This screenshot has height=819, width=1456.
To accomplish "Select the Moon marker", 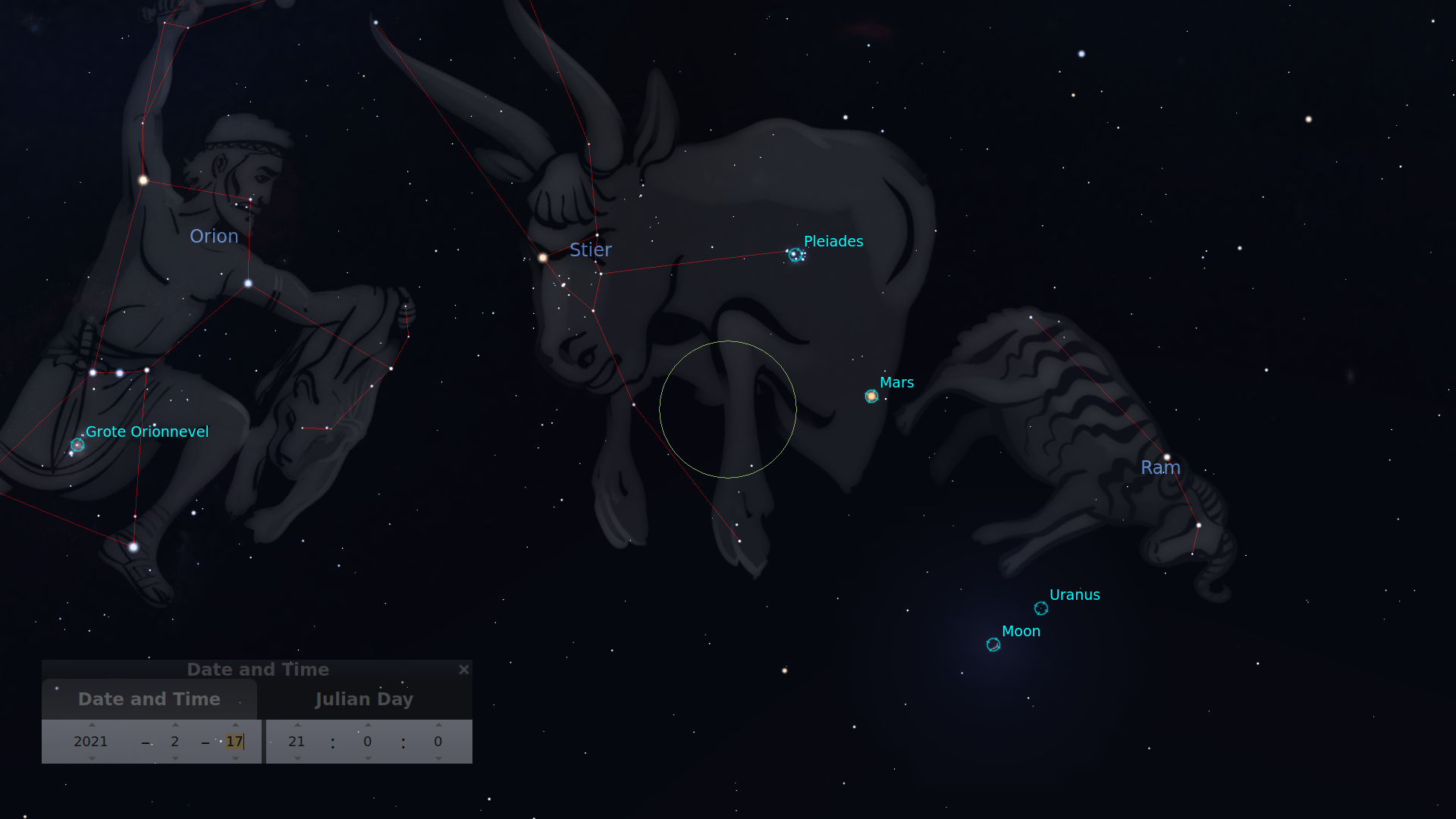I will 993,643.
